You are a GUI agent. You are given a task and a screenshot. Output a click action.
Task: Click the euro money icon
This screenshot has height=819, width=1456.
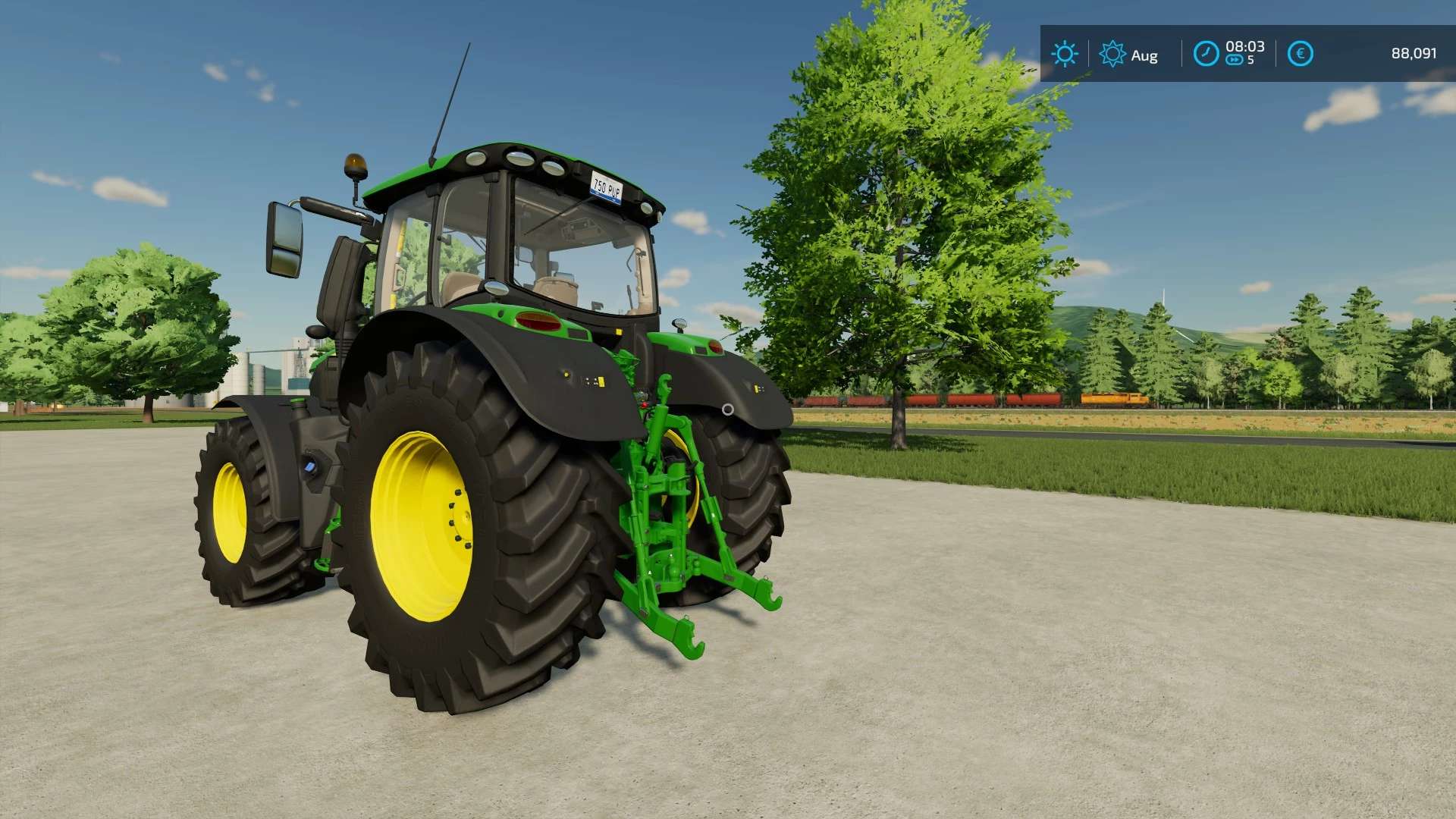click(1300, 54)
